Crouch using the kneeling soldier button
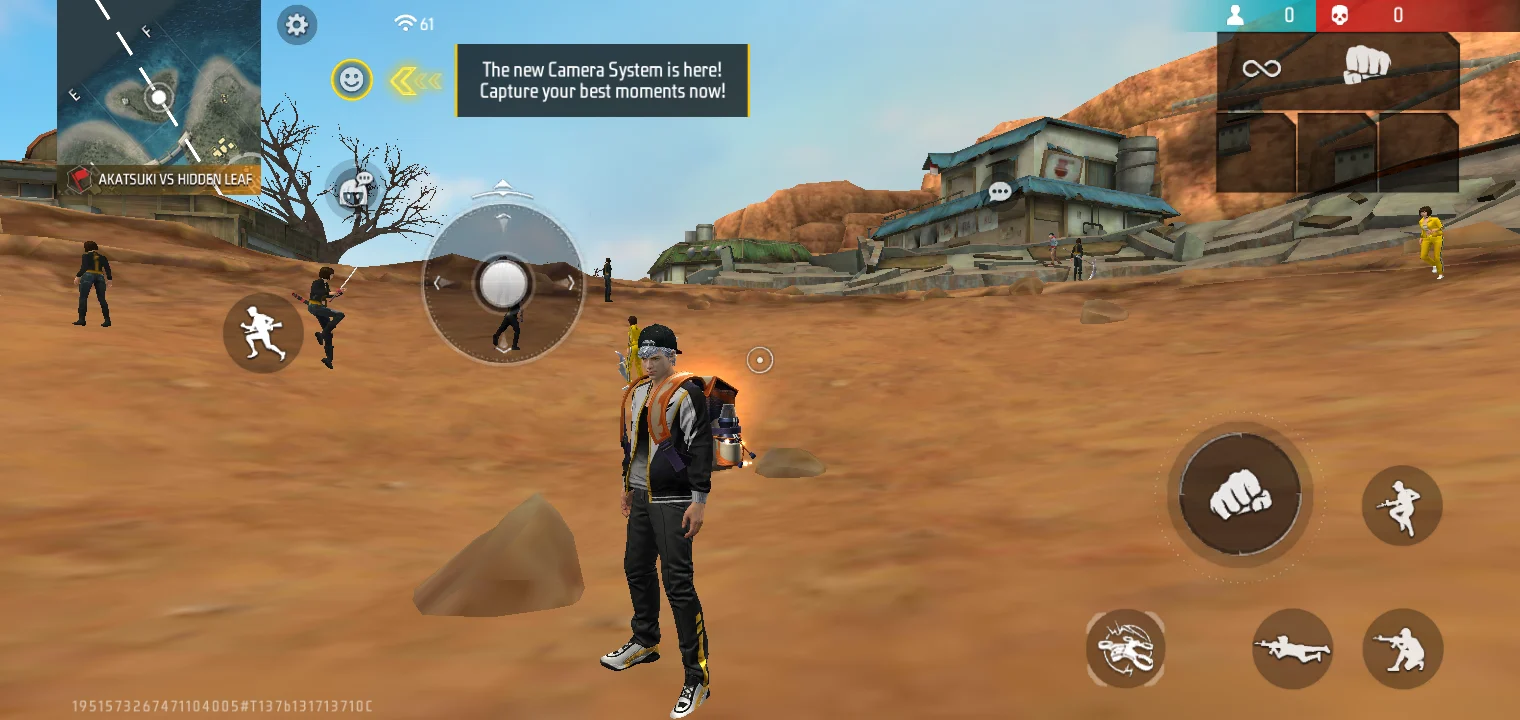This screenshot has width=1520, height=720. coord(1402,648)
